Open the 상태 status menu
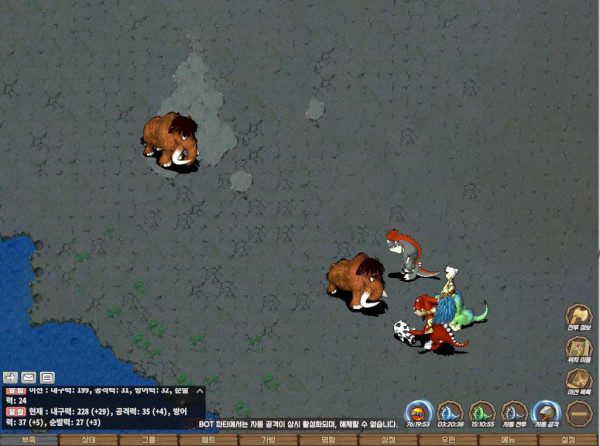Viewport: 600px width, 446px height. (x=89, y=440)
